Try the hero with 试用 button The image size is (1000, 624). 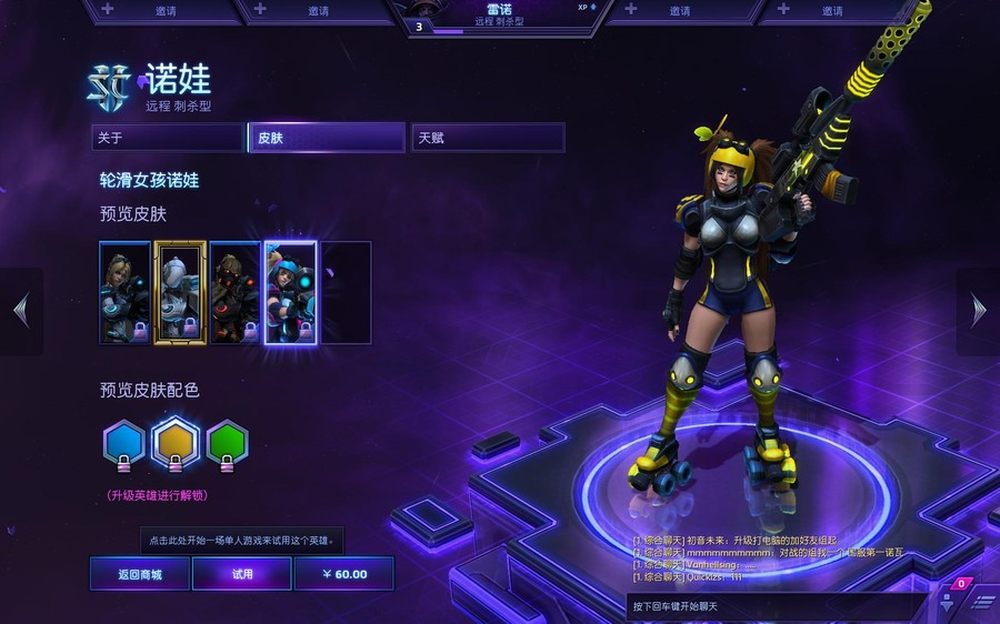click(242, 574)
